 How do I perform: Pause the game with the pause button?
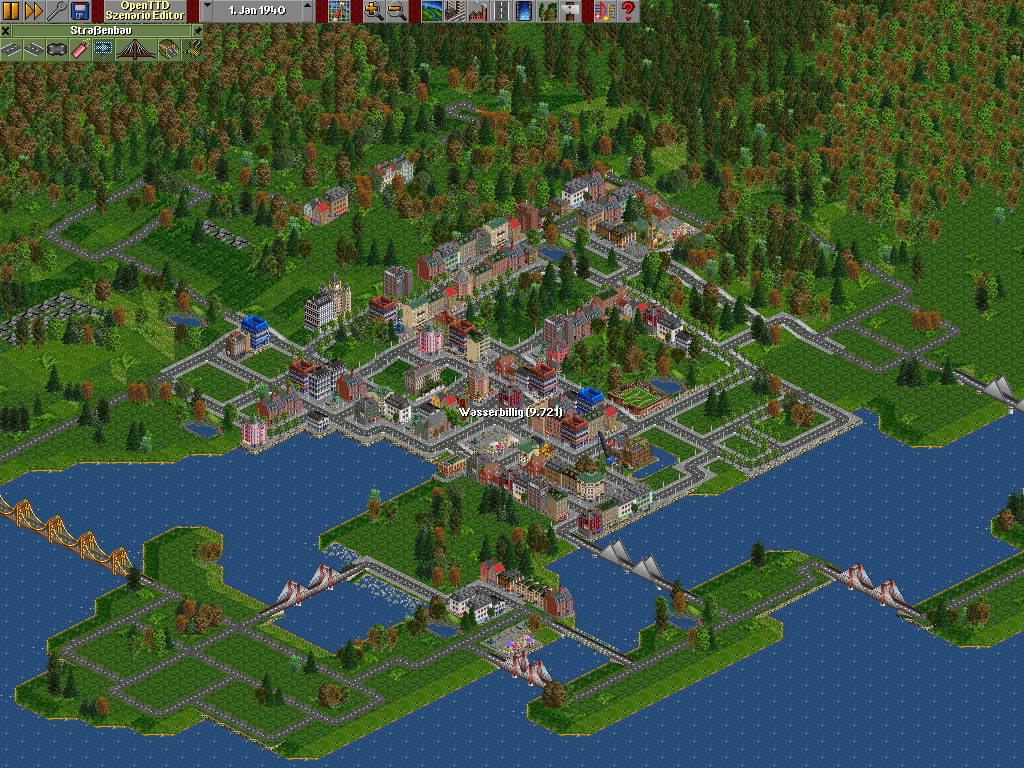pyautogui.click(x=11, y=11)
